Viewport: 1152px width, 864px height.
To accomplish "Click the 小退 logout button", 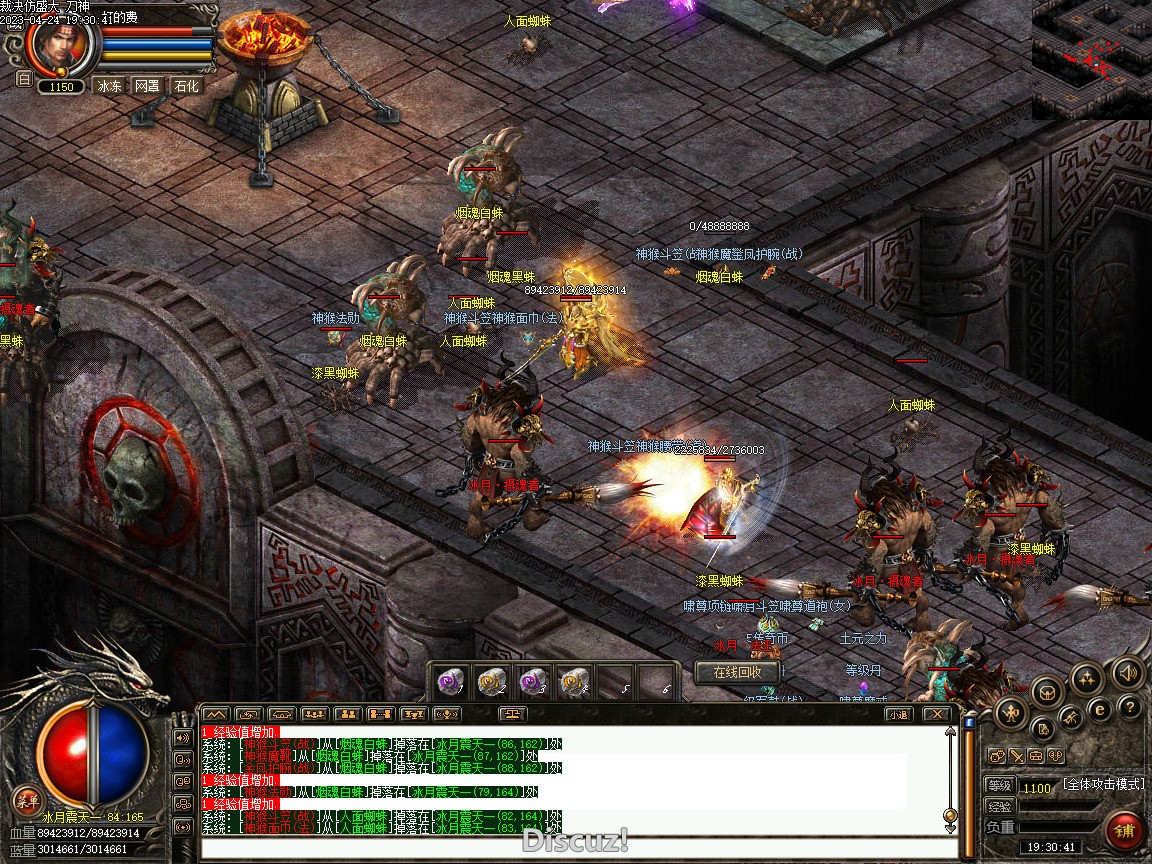I will tap(897, 714).
